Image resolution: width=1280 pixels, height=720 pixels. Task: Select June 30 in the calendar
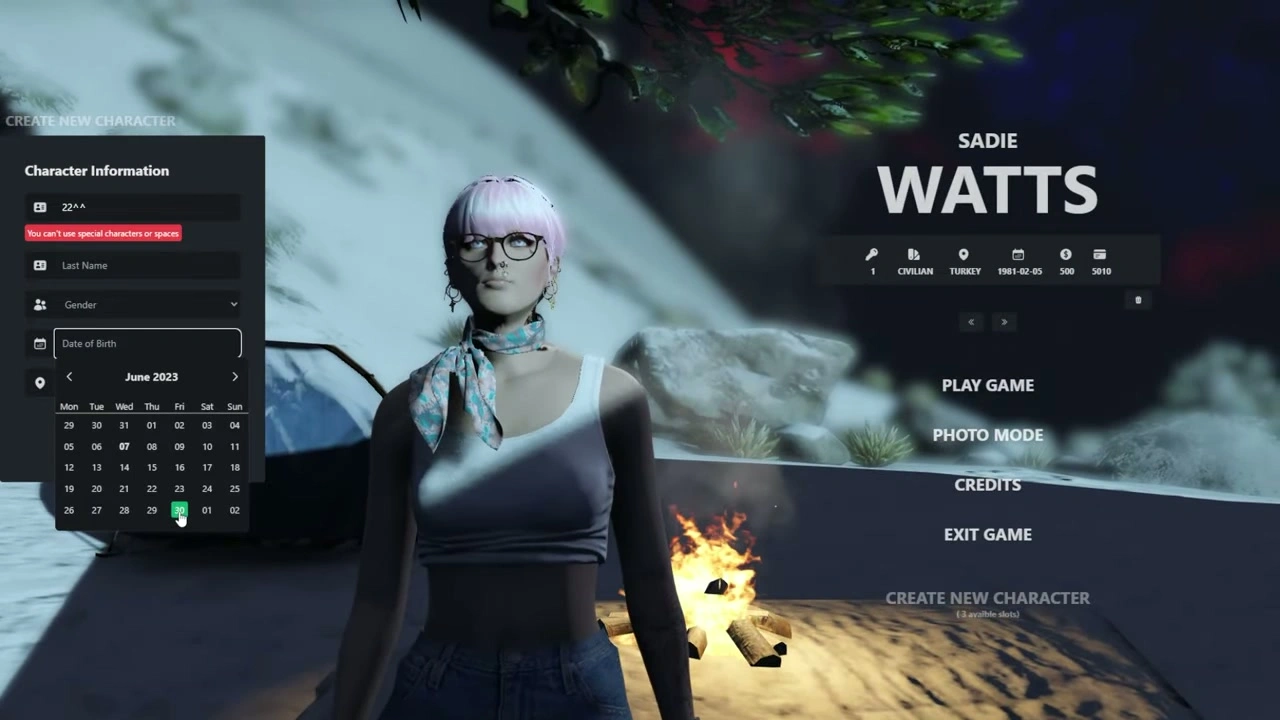tap(179, 510)
